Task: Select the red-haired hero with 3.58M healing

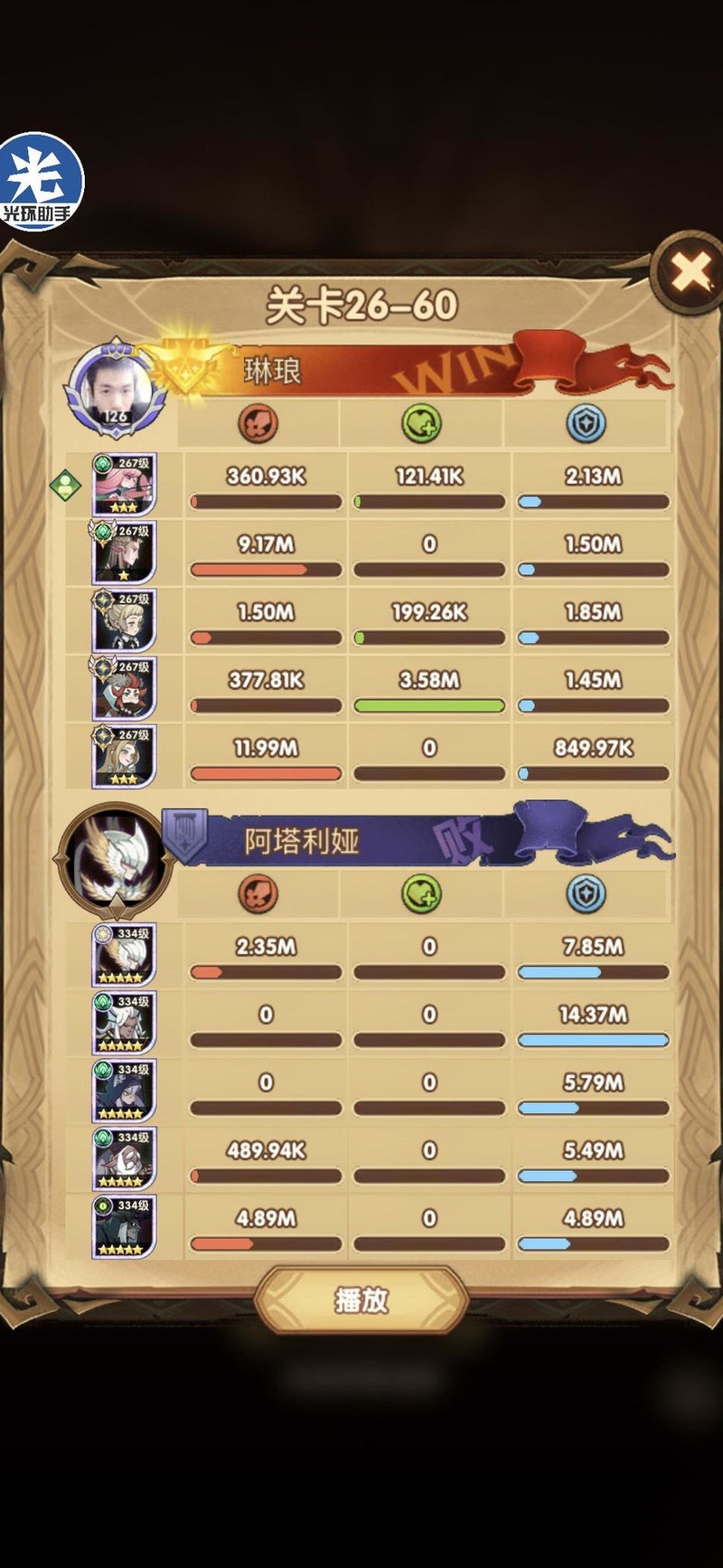Action: [124, 688]
